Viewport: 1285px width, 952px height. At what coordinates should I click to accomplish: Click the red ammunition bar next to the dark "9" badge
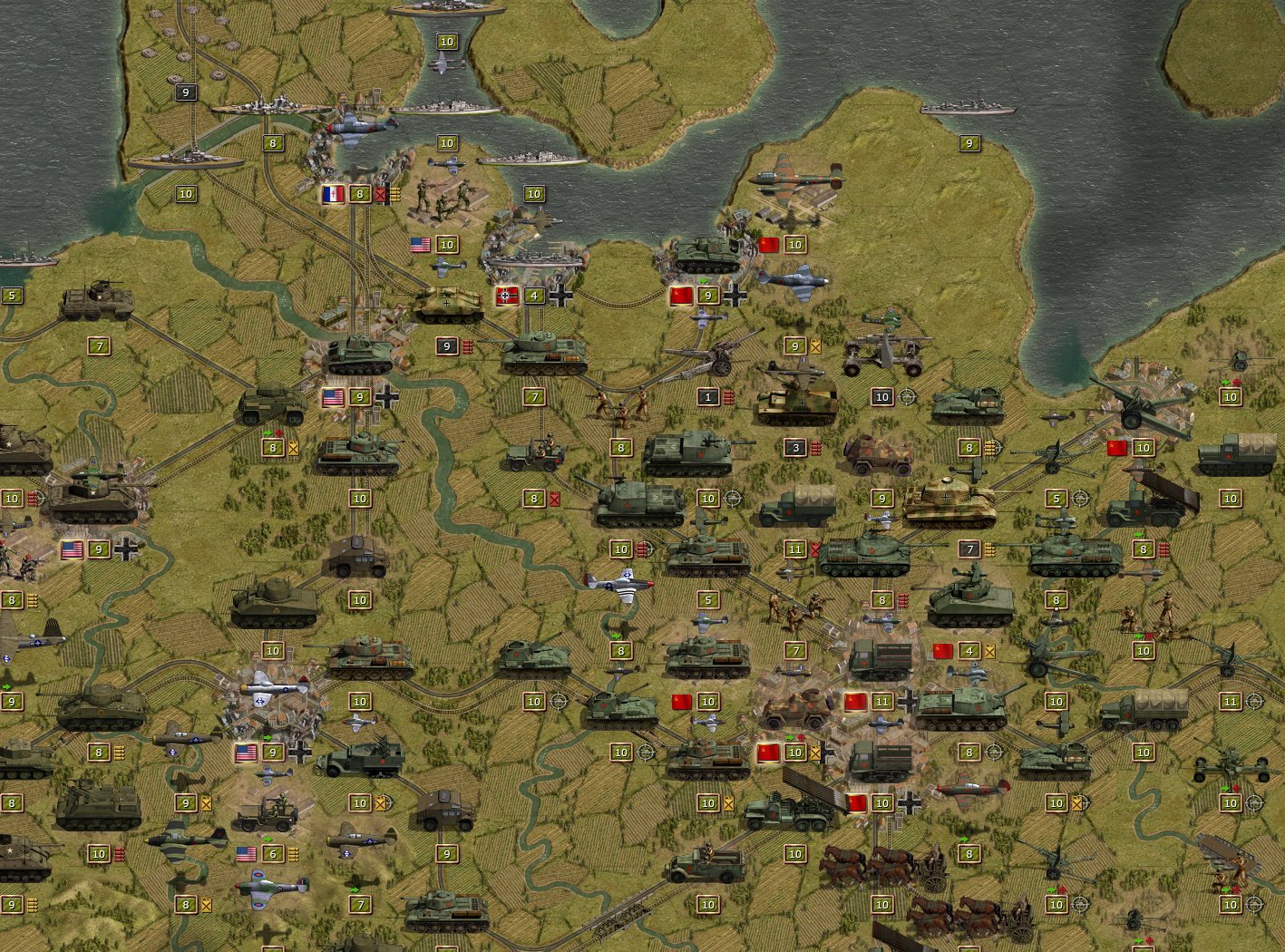pos(467,345)
